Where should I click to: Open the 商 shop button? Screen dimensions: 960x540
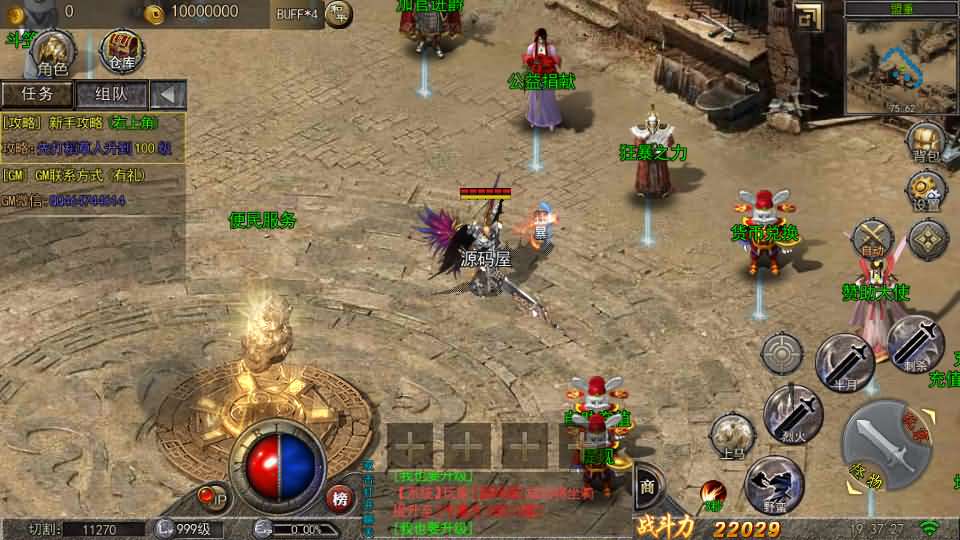coord(646,487)
